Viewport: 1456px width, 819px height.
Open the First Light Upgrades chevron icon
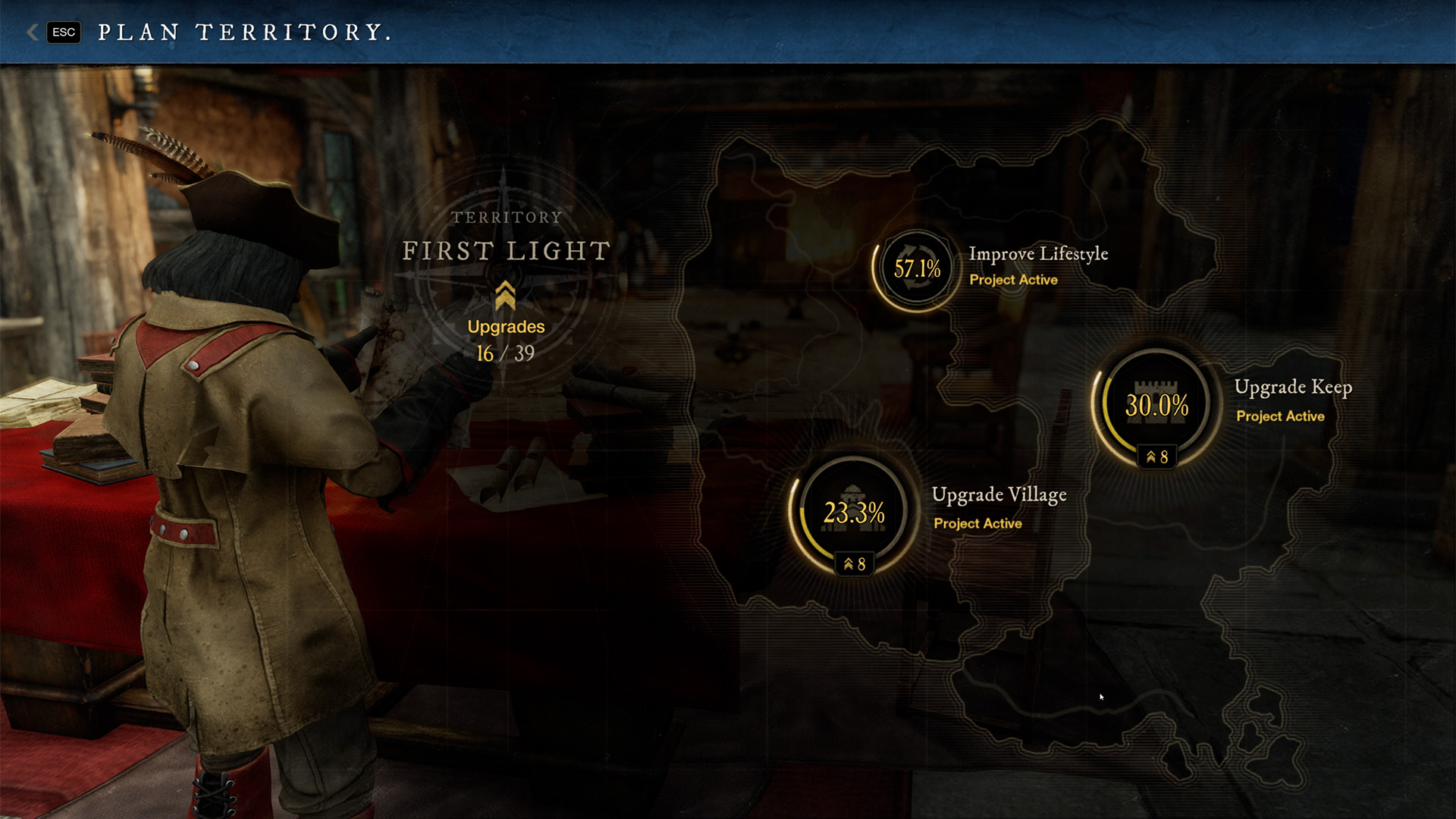coord(505,296)
